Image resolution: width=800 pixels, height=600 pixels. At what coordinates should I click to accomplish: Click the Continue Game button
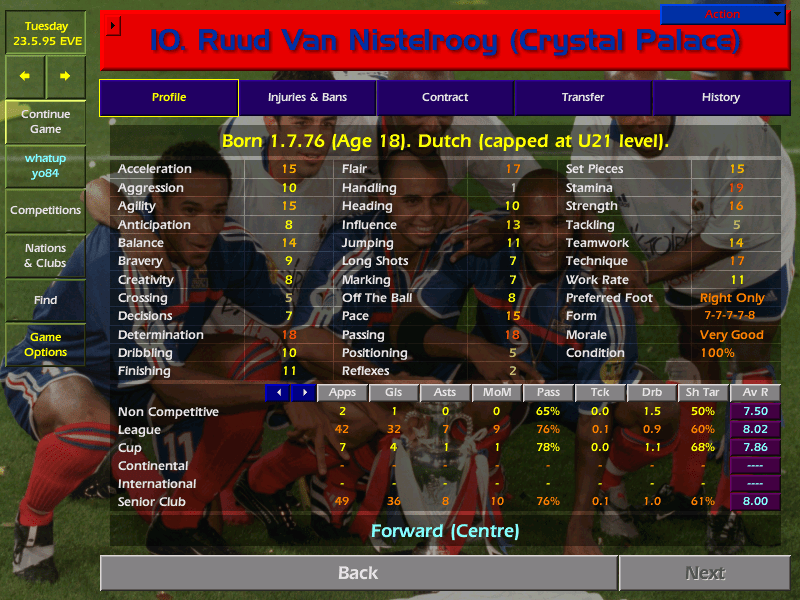click(x=45, y=121)
